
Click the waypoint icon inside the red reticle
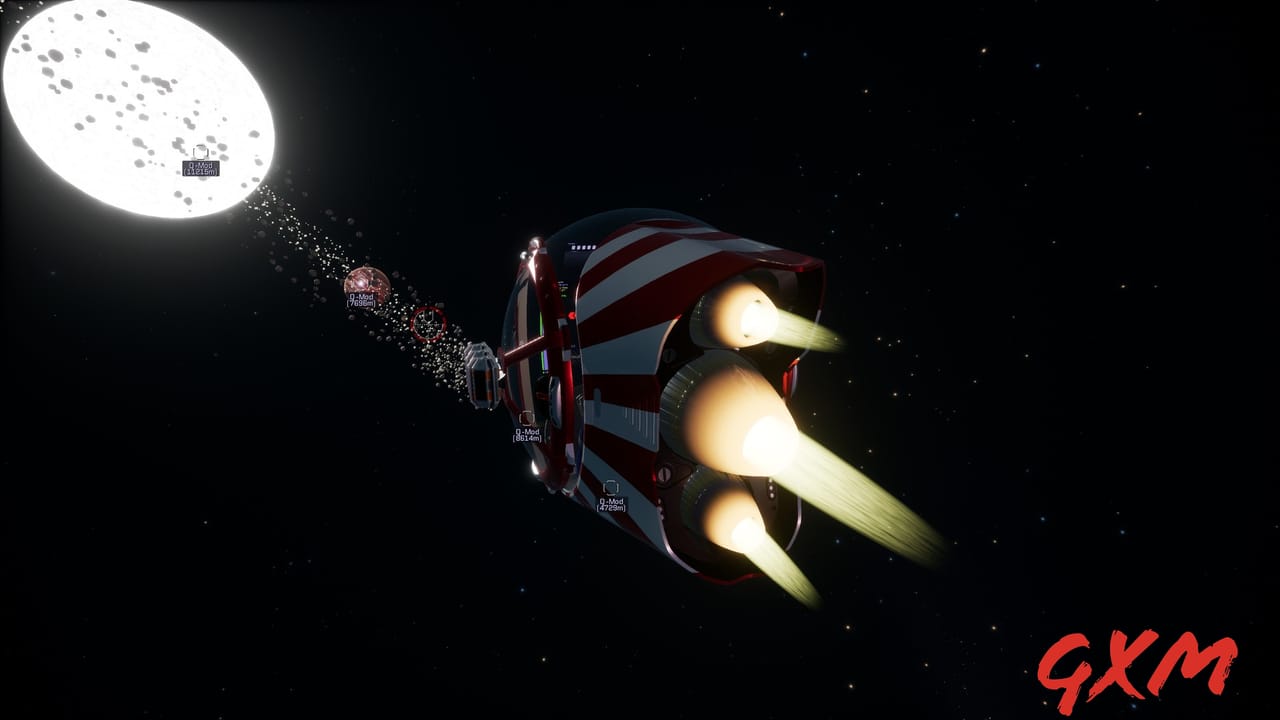click(x=428, y=319)
